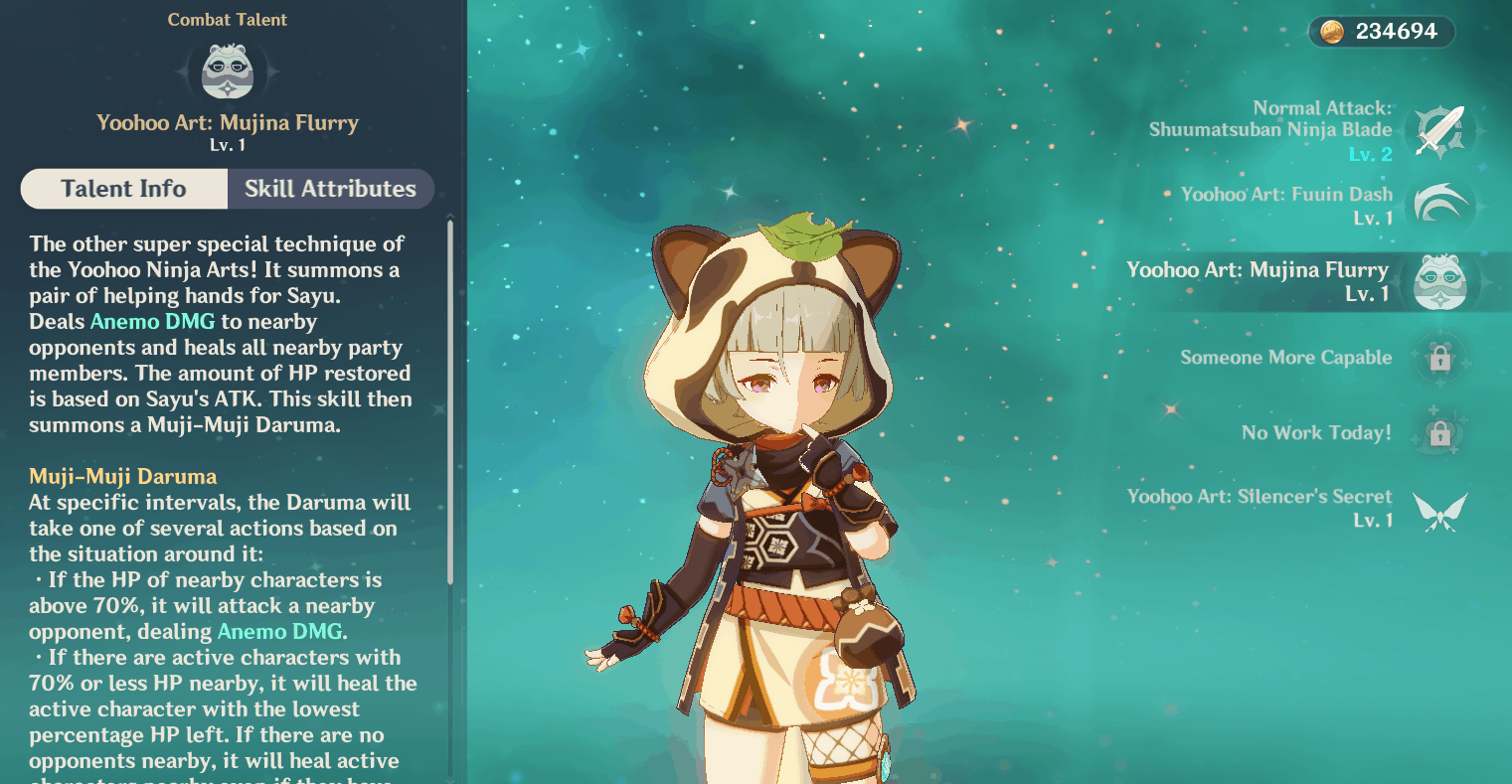This screenshot has width=1512, height=784.
Task: Open the Skill Attributes tab
Action: tap(330, 189)
